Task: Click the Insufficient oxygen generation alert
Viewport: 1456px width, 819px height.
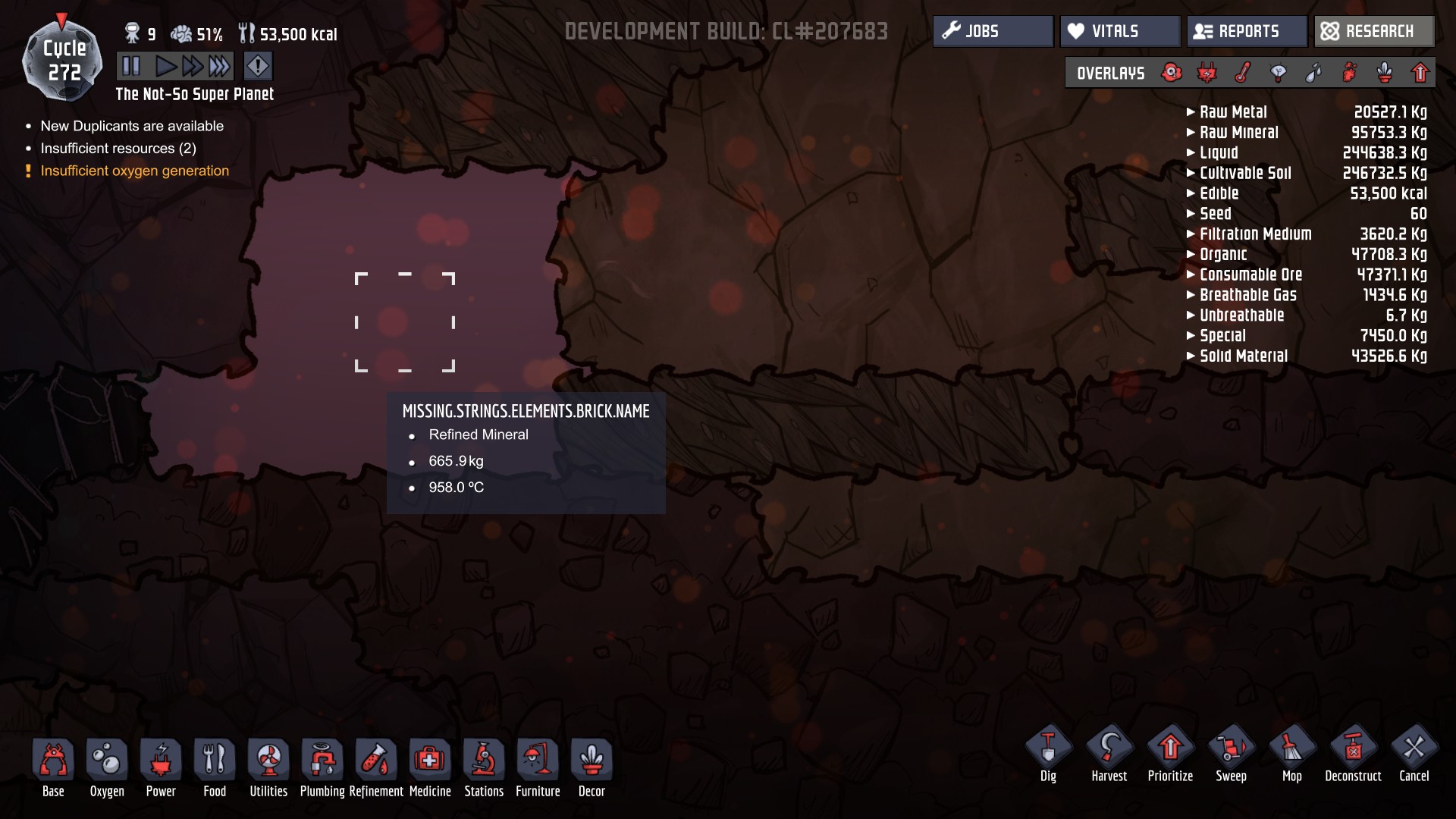Action: point(134,171)
